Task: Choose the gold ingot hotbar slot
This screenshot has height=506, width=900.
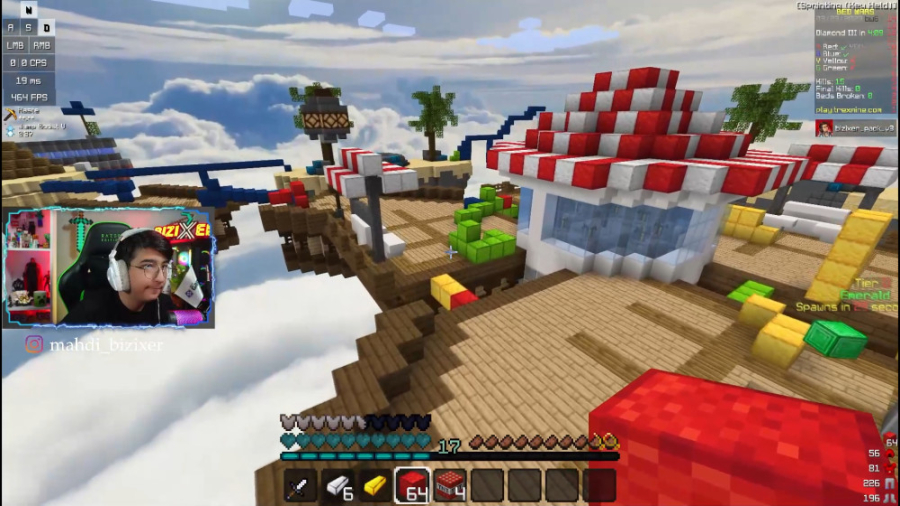Action: (375, 486)
